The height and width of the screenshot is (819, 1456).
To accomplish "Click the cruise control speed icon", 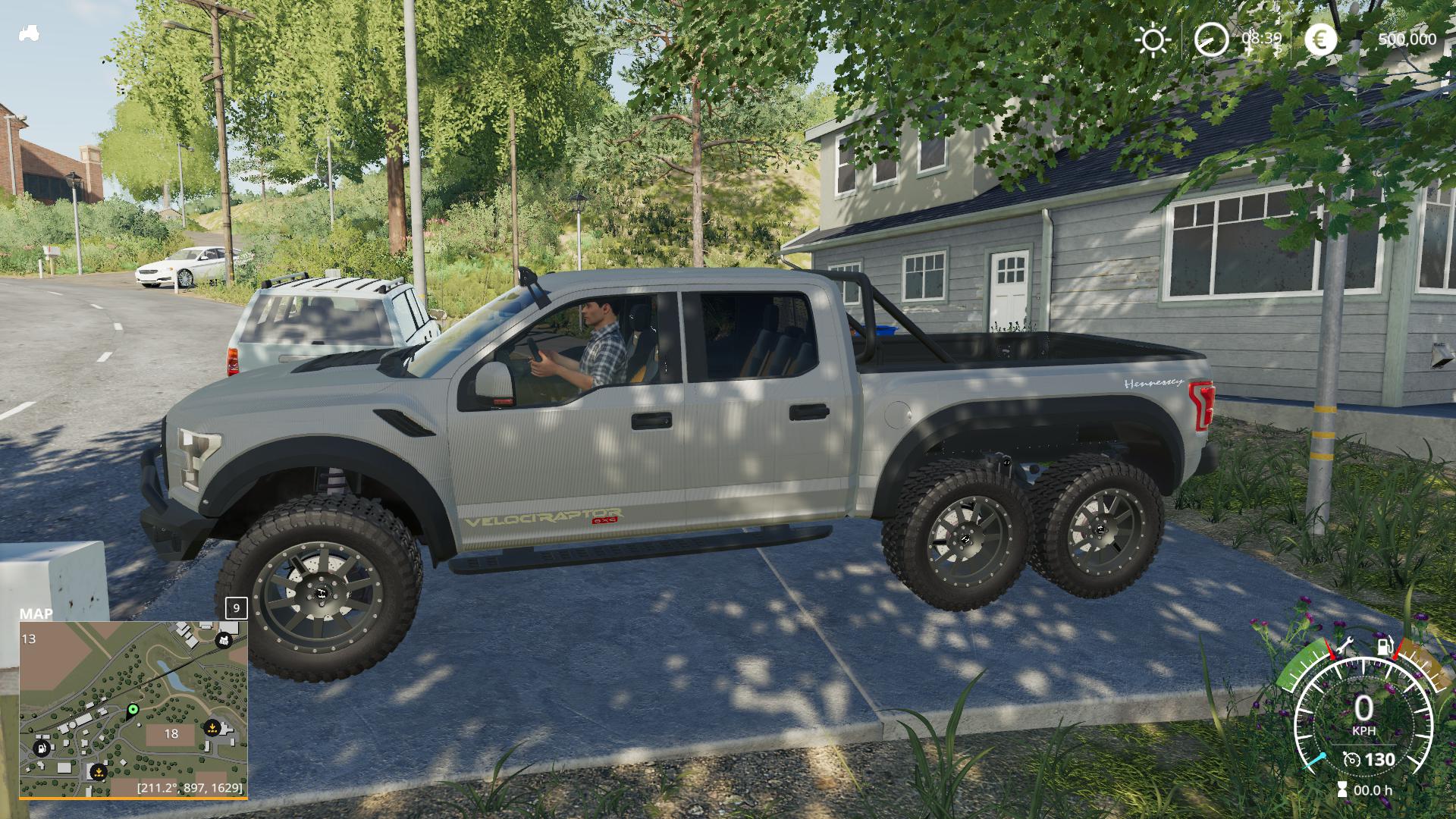I will point(1351,759).
